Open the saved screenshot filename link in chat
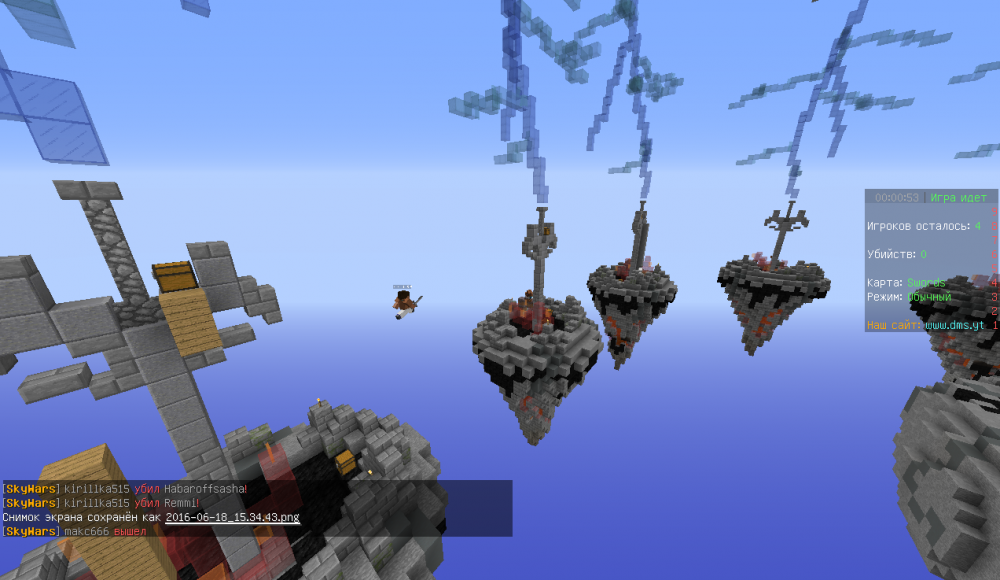1000x580 pixels. tap(232, 517)
